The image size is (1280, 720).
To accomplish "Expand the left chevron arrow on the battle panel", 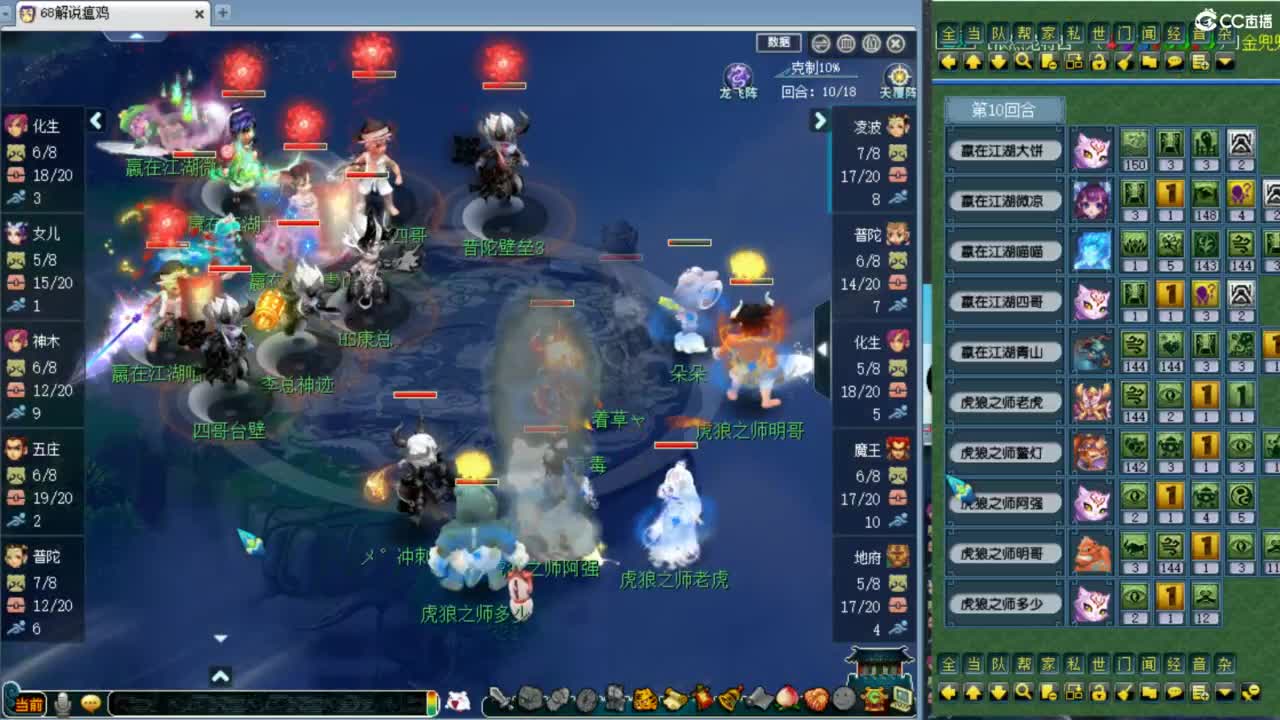I will tap(96, 120).
